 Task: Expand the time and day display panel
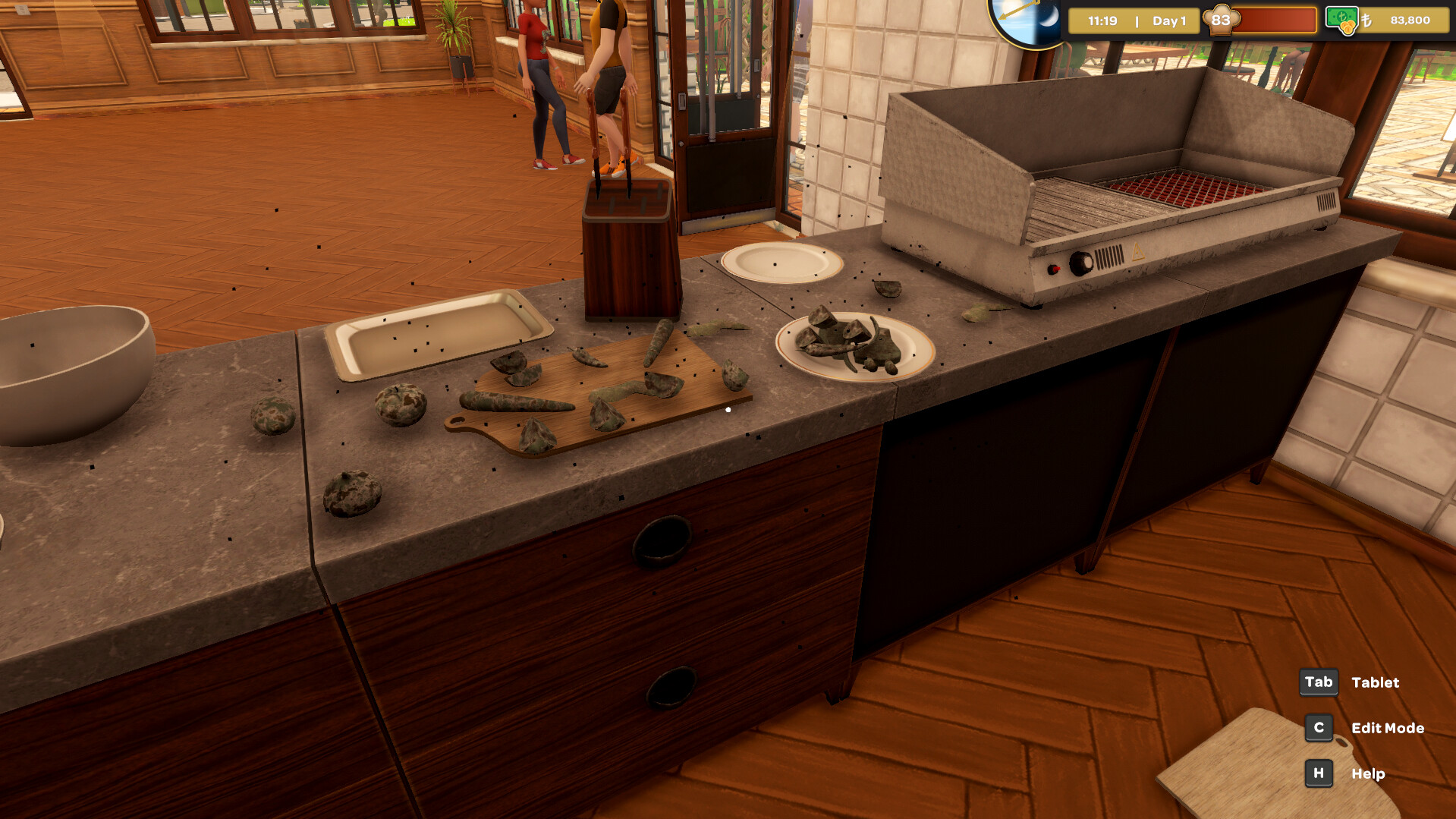click(x=1134, y=20)
